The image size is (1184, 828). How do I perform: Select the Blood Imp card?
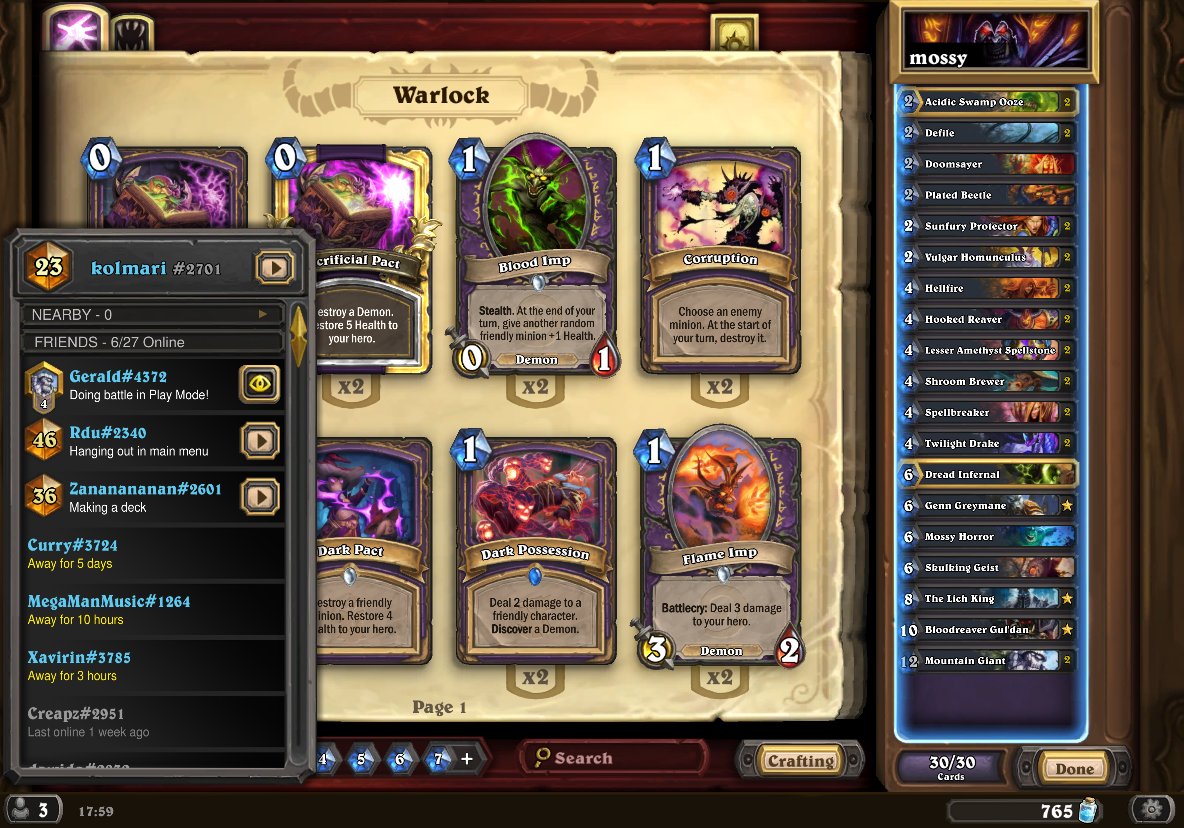pos(534,262)
